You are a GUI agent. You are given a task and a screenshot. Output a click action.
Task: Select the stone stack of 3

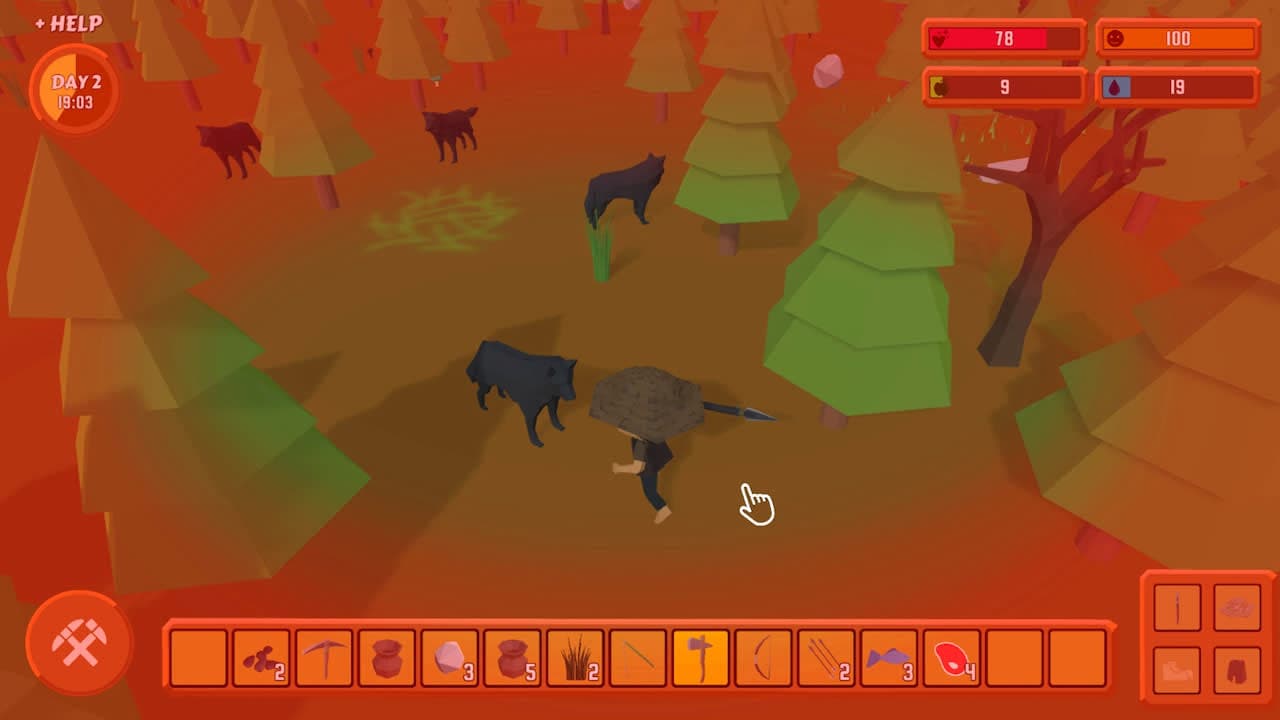pyautogui.click(x=450, y=660)
